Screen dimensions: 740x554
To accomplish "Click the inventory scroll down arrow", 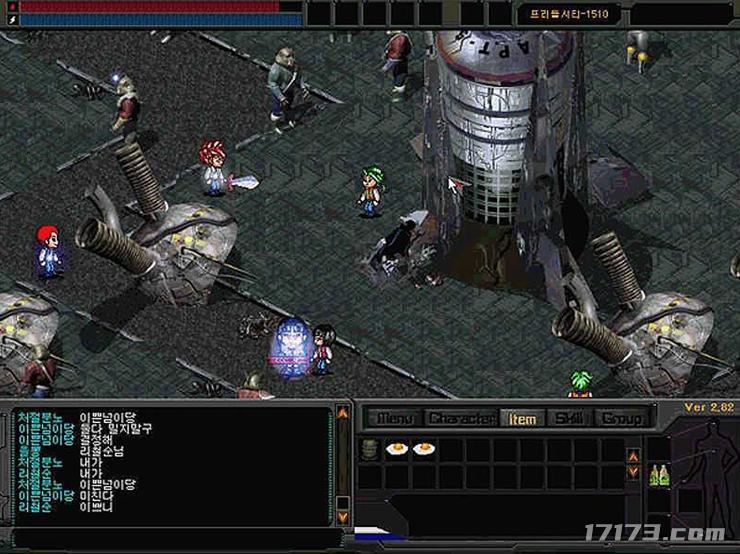I will [633, 472].
